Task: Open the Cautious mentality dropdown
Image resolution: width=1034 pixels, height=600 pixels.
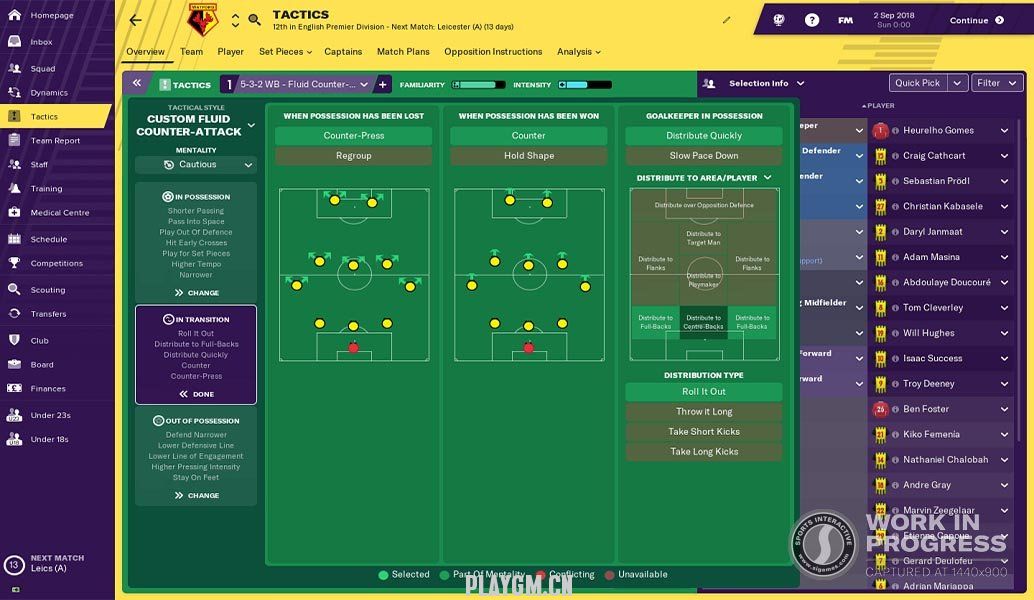Action: pos(196,165)
